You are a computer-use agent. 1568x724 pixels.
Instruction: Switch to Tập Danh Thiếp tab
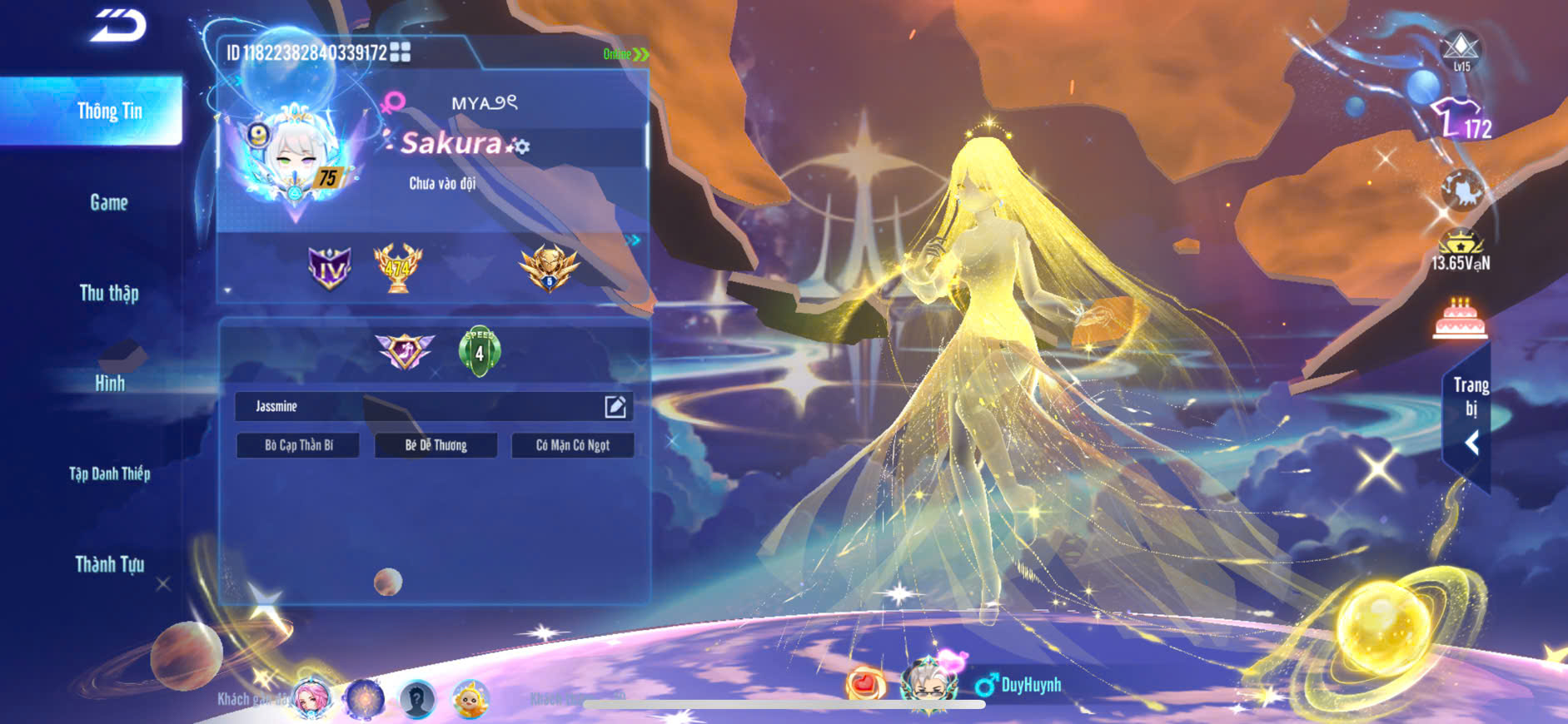pos(109,474)
